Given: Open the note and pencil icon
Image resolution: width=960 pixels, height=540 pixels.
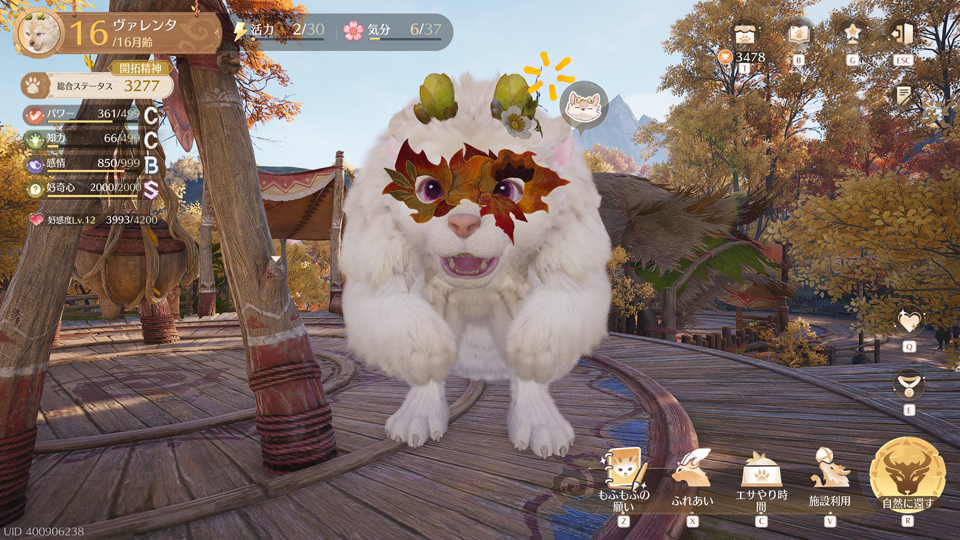Looking at the screenshot, I should click(x=904, y=95).
